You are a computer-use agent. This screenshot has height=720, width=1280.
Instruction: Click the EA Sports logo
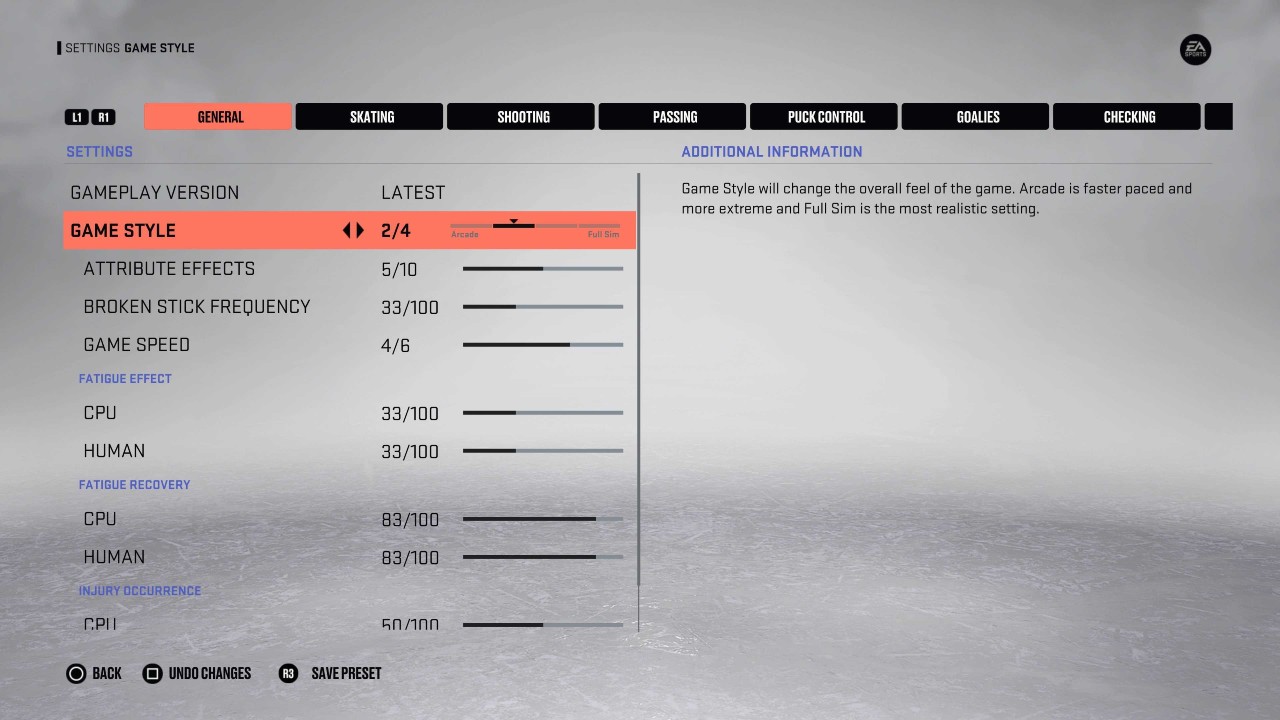point(1194,50)
